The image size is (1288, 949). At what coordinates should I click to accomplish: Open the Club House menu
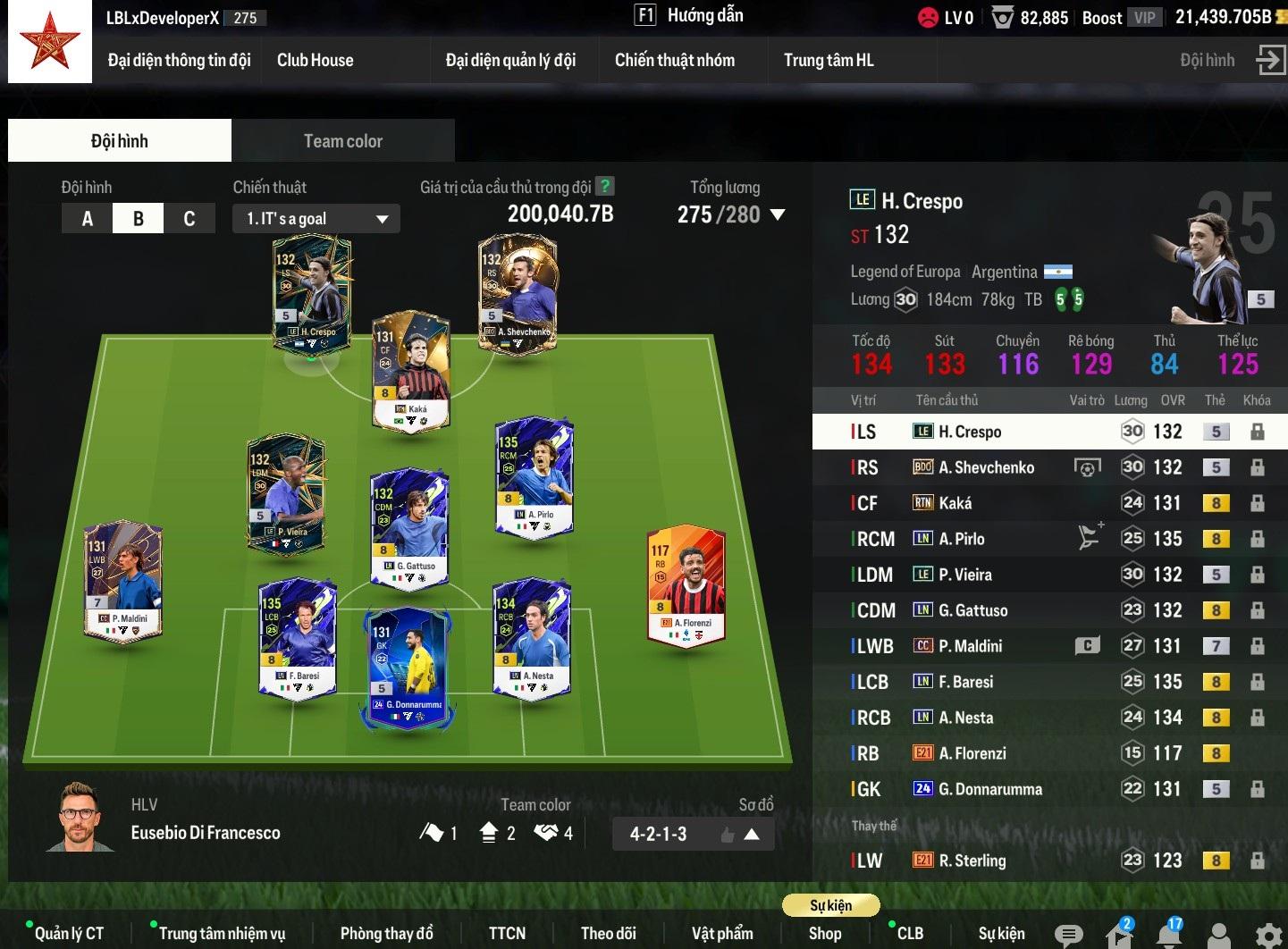click(x=315, y=61)
